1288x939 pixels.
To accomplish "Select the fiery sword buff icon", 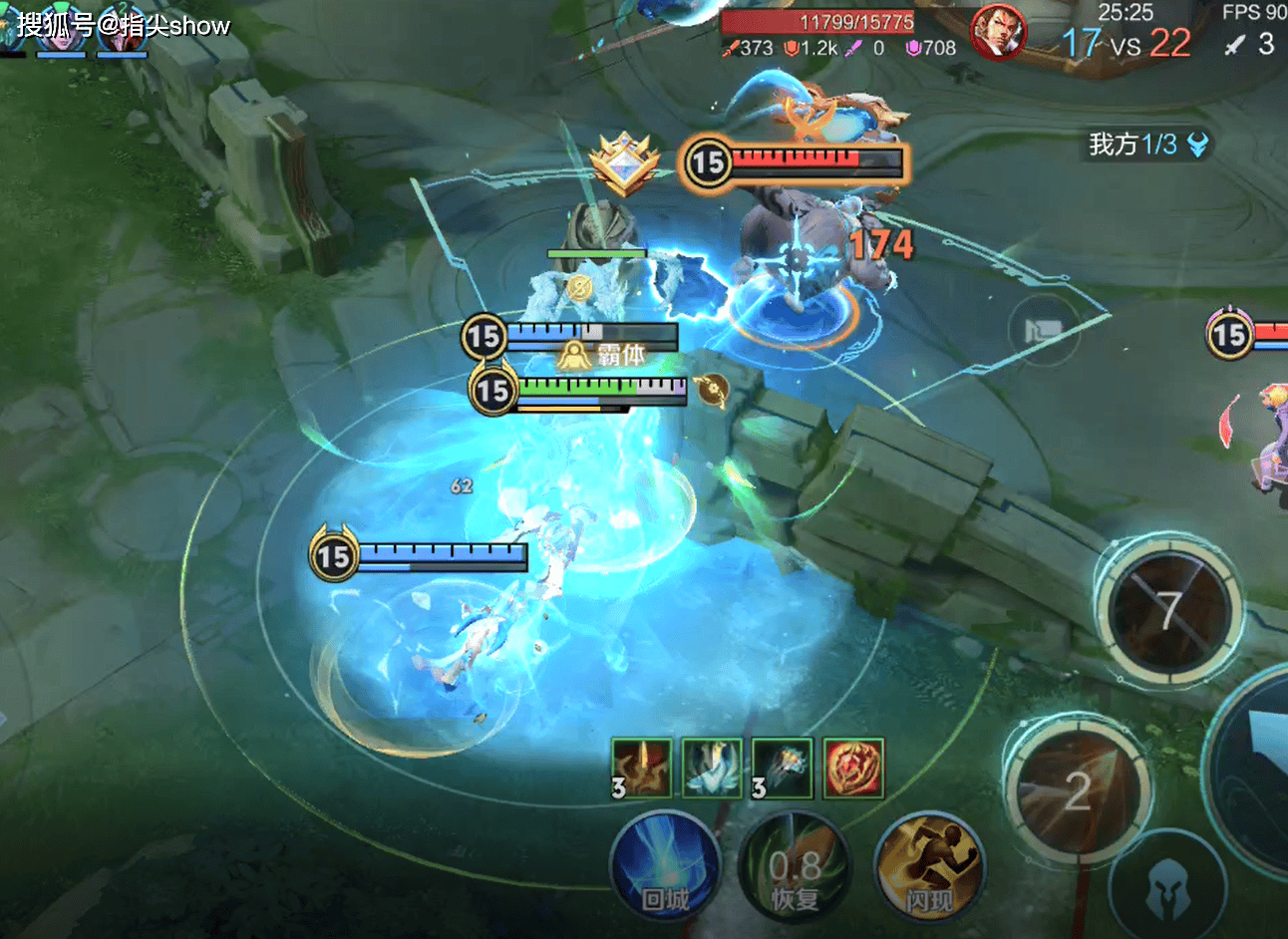I will [641, 768].
